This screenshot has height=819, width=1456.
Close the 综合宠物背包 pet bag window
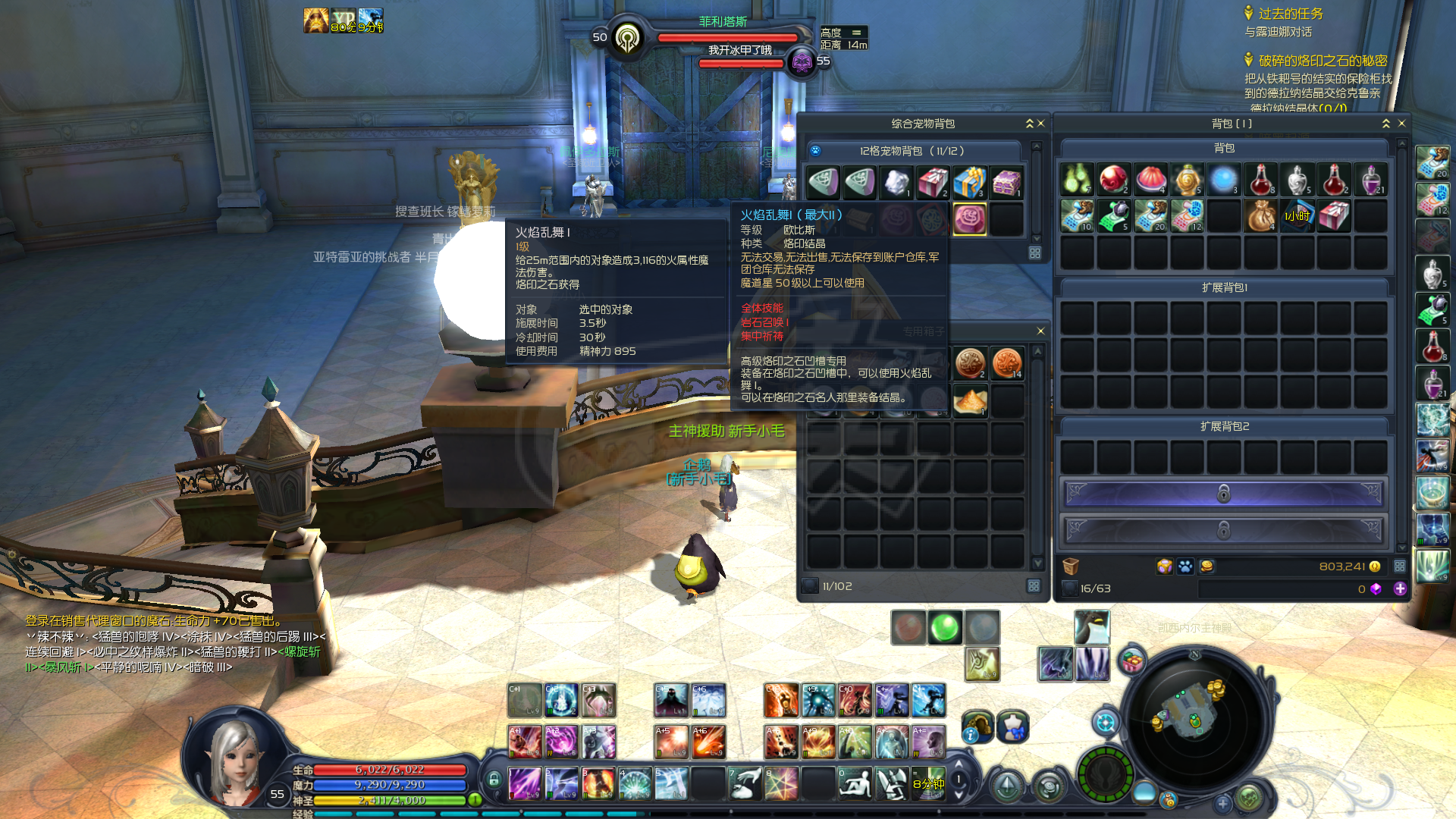(1041, 124)
